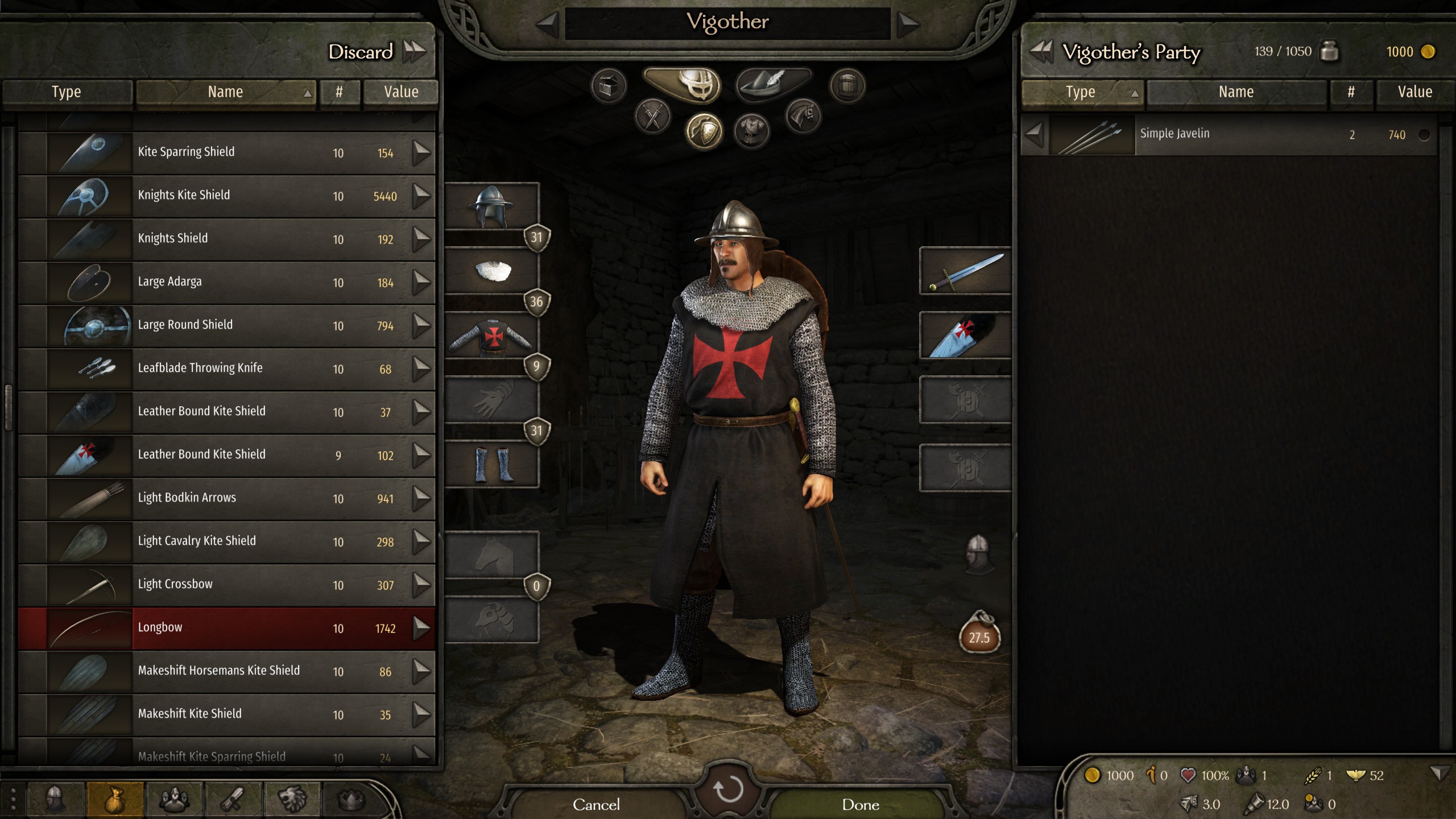
Task: Sort the party inventory by Type column
Action: coord(1082,92)
